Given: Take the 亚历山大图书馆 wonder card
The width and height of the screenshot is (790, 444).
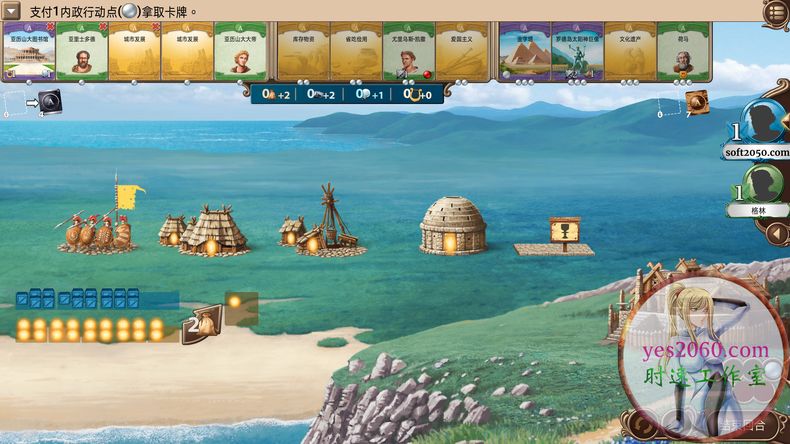Looking at the screenshot, I should point(28,52).
